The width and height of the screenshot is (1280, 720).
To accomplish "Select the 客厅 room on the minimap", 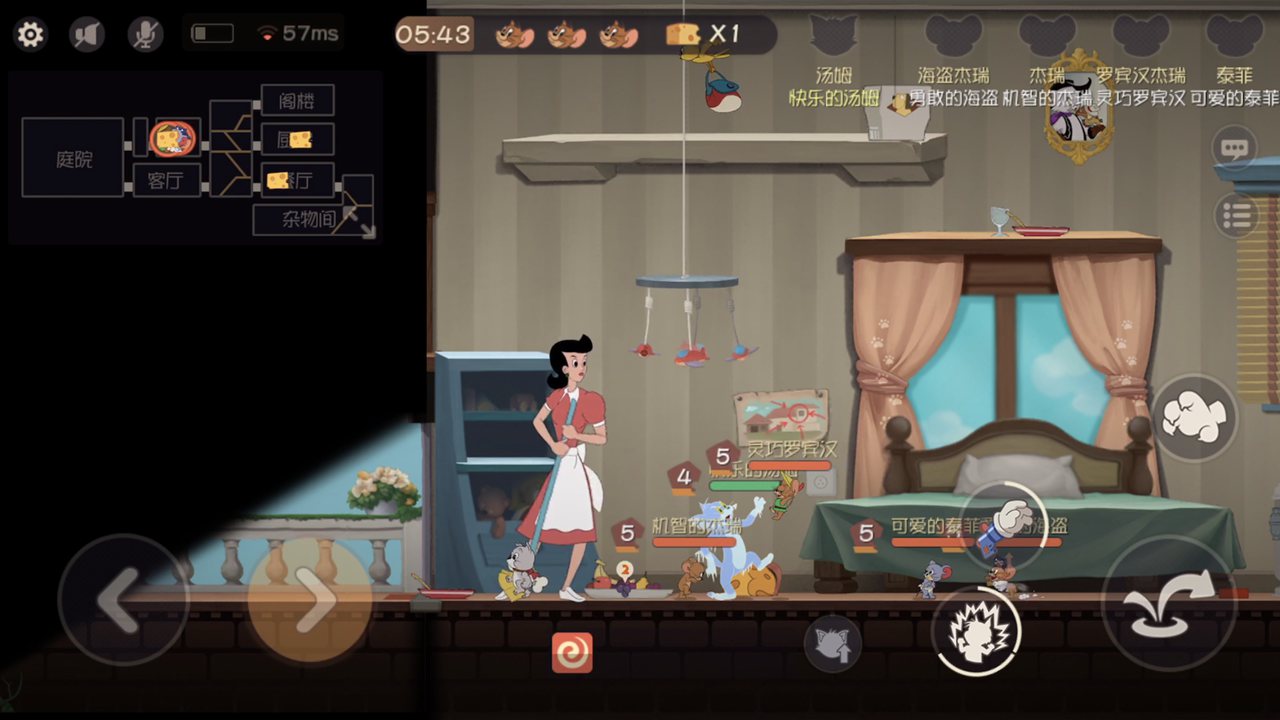I will [x=167, y=181].
